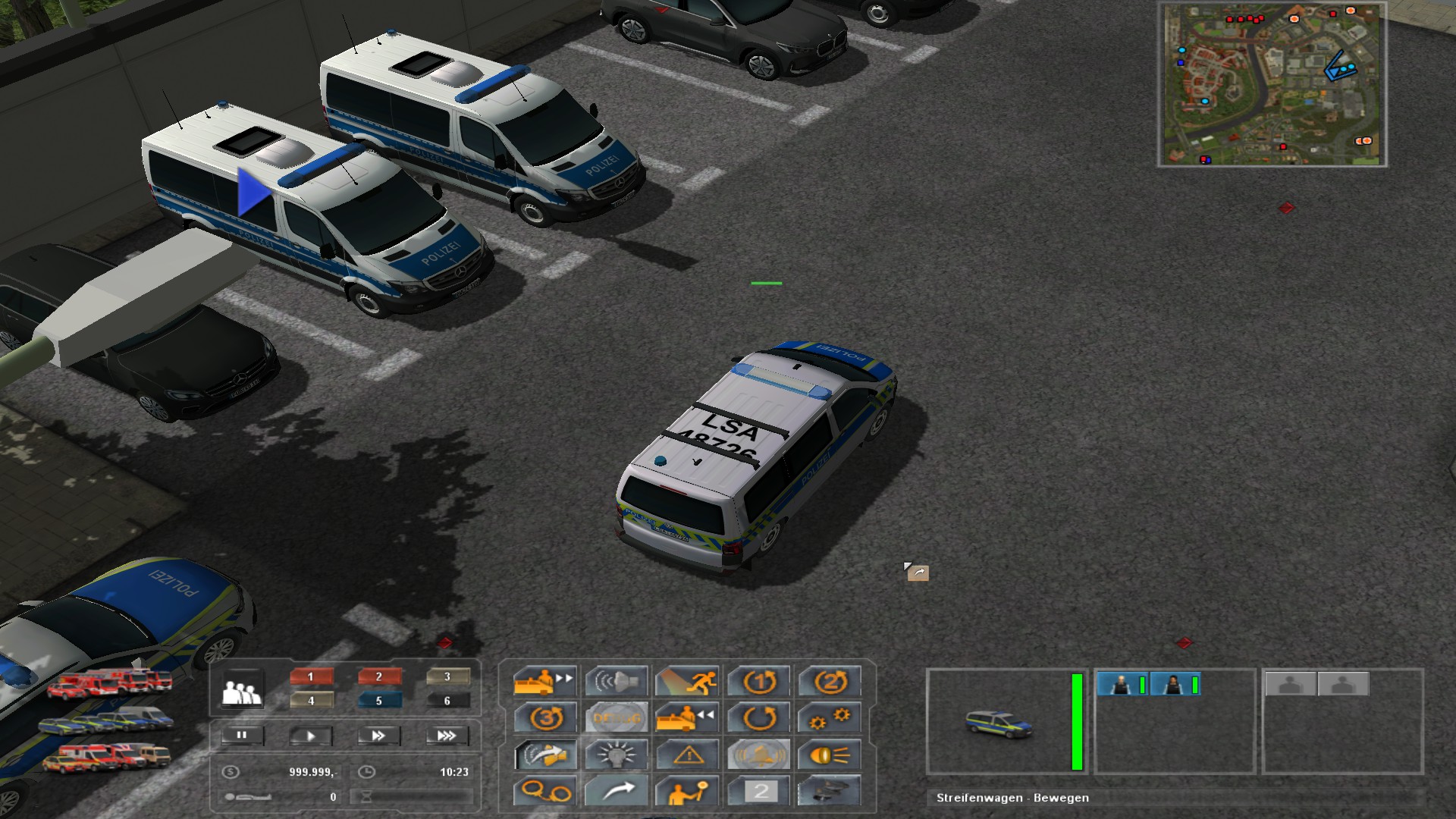Open the police vehicle list
This screenshot has height=819, width=1456.
(106, 721)
